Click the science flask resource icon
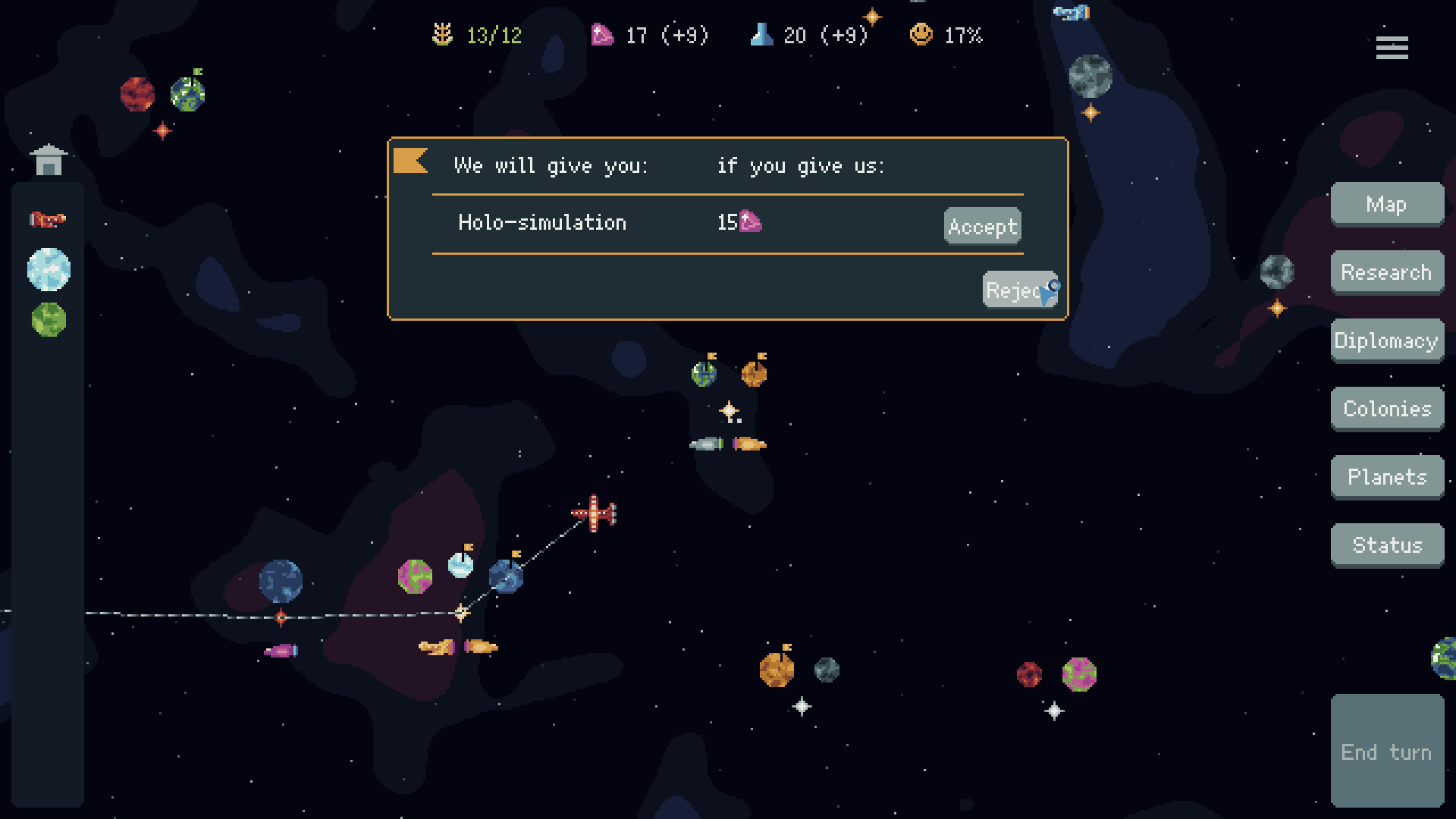The image size is (1456, 819). pos(761,34)
